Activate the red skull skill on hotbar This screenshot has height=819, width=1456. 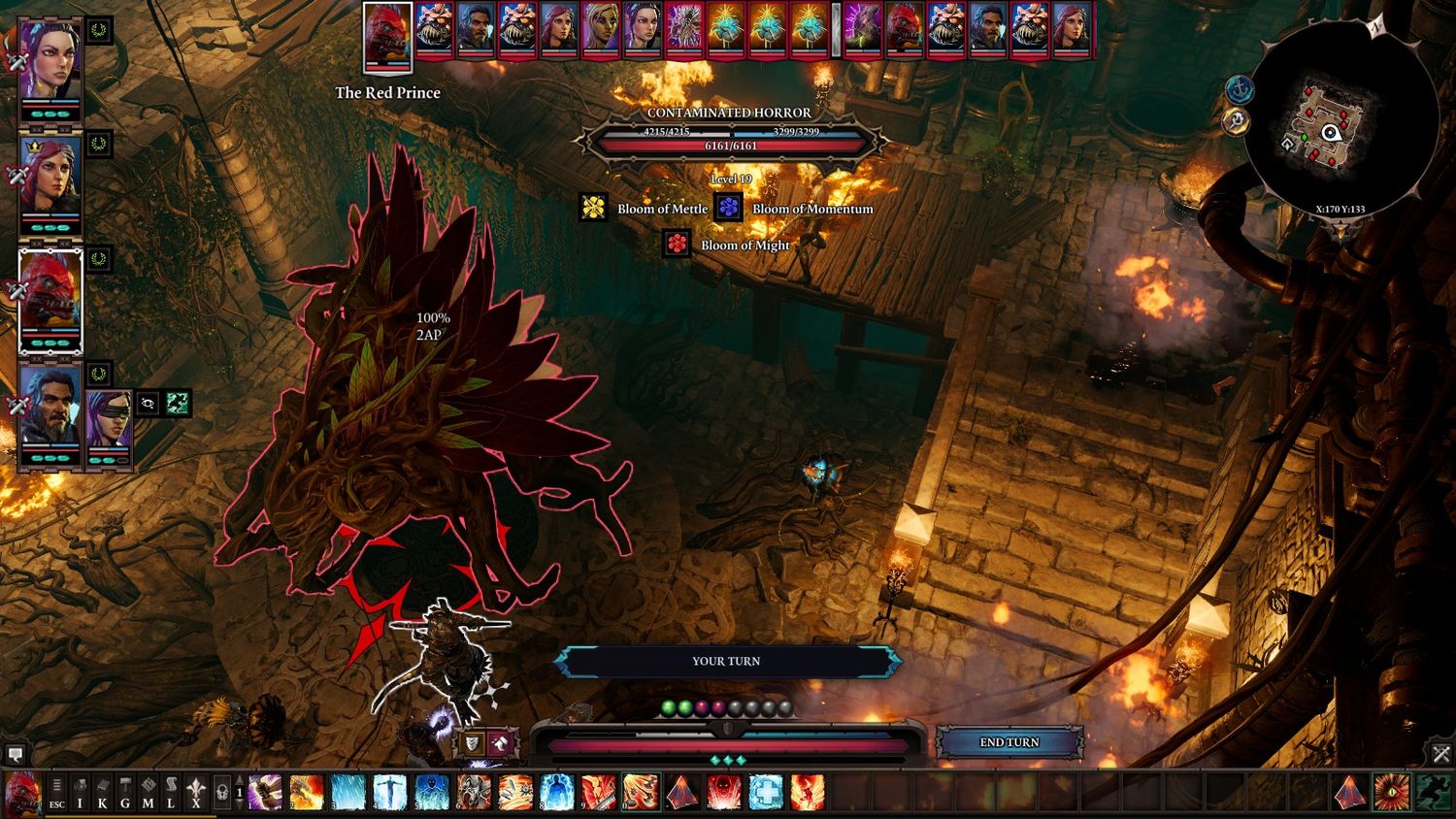point(723,793)
